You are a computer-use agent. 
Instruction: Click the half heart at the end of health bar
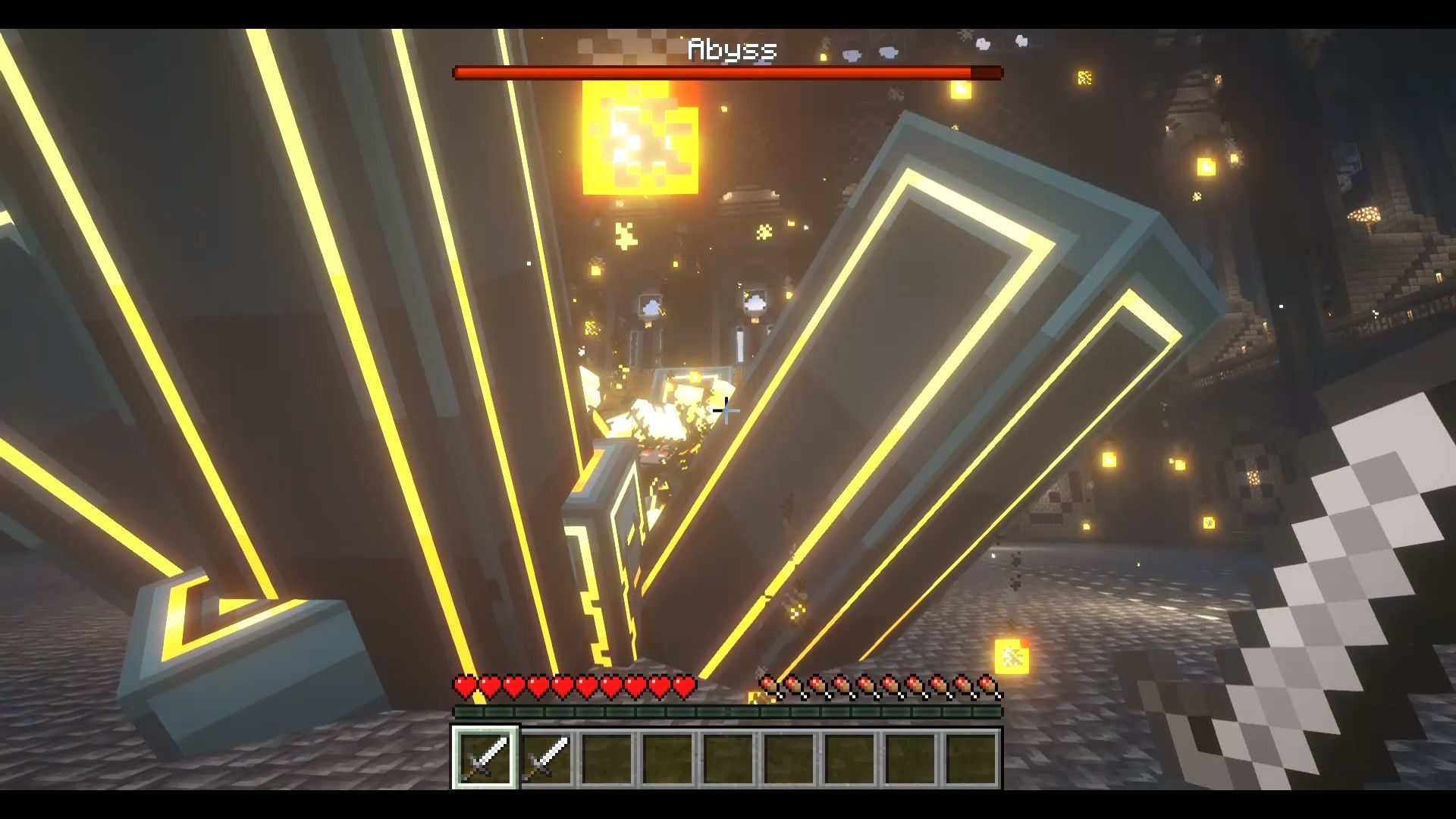coord(686,685)
